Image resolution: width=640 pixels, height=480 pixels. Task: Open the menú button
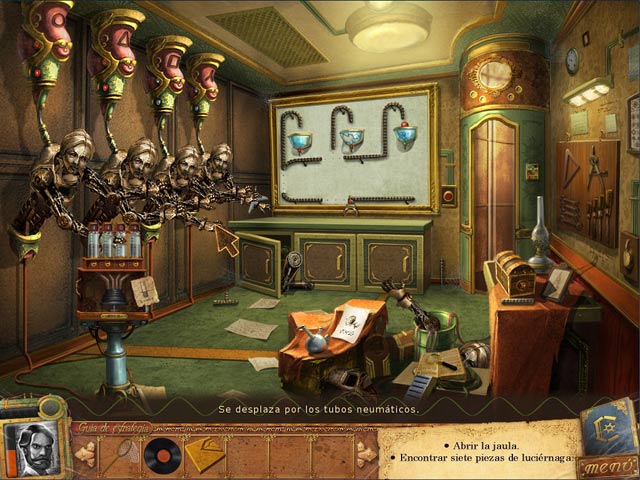(x=606, y=465)
